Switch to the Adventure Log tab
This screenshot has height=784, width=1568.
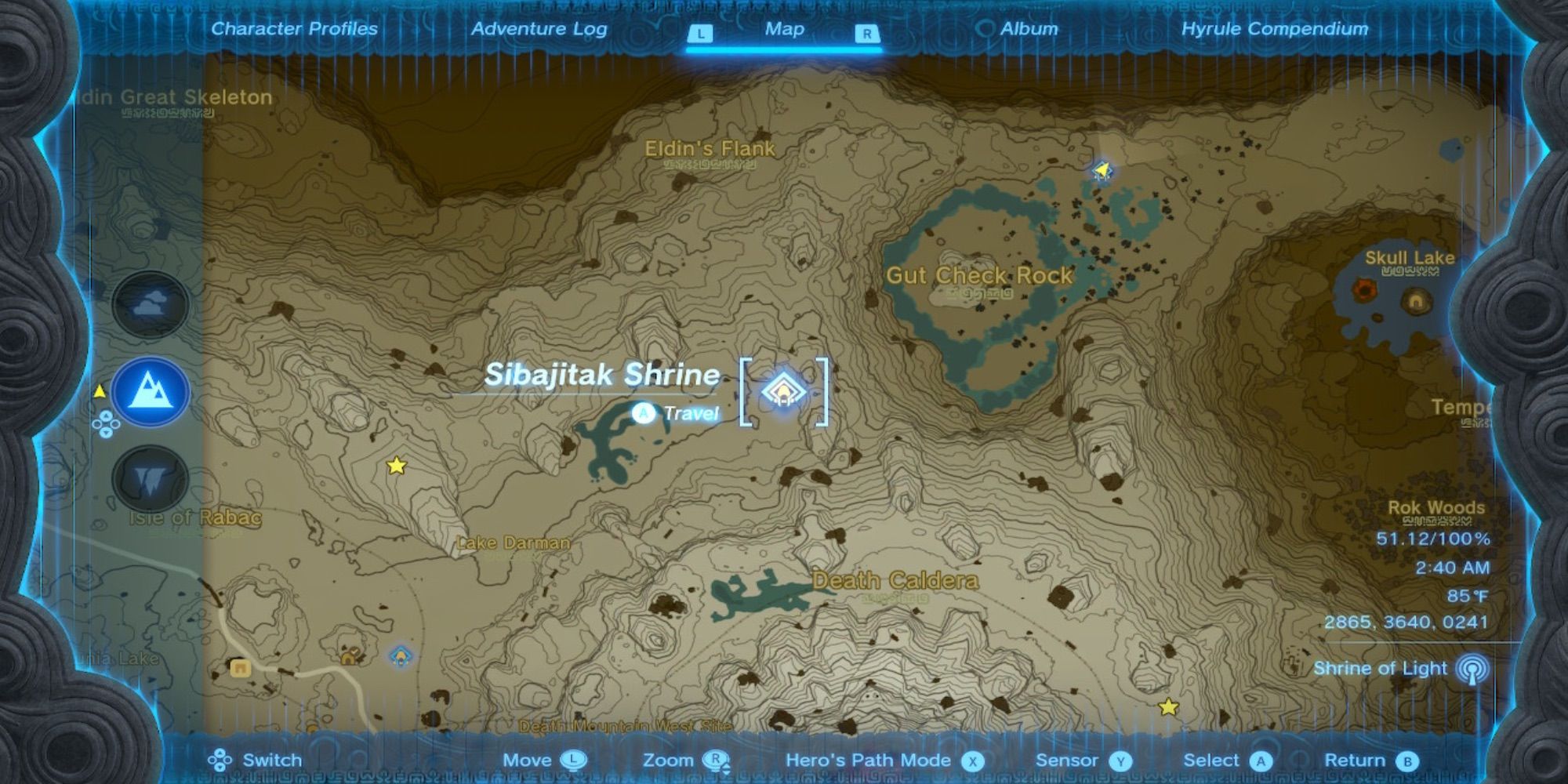539,29
